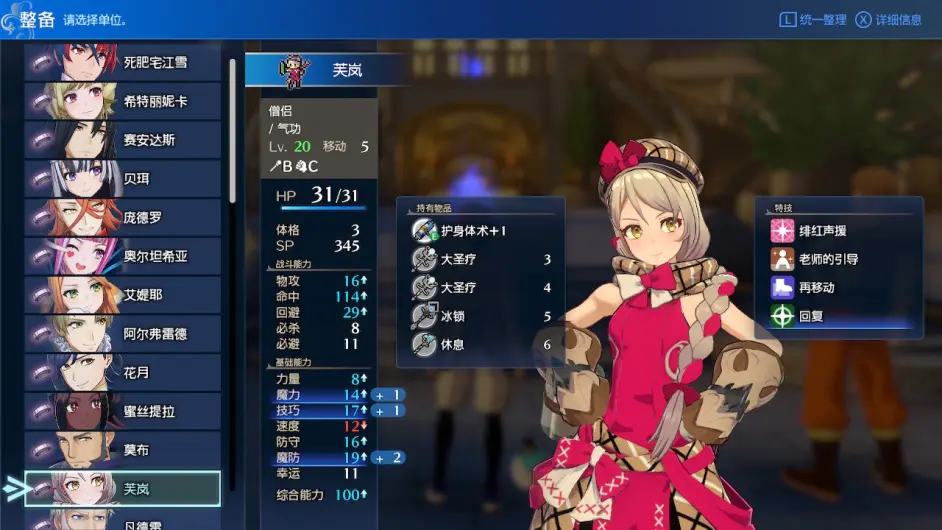The image size is (942, 530).
Task: Select 庞德罗 from the roster
Action: (122, 218)
